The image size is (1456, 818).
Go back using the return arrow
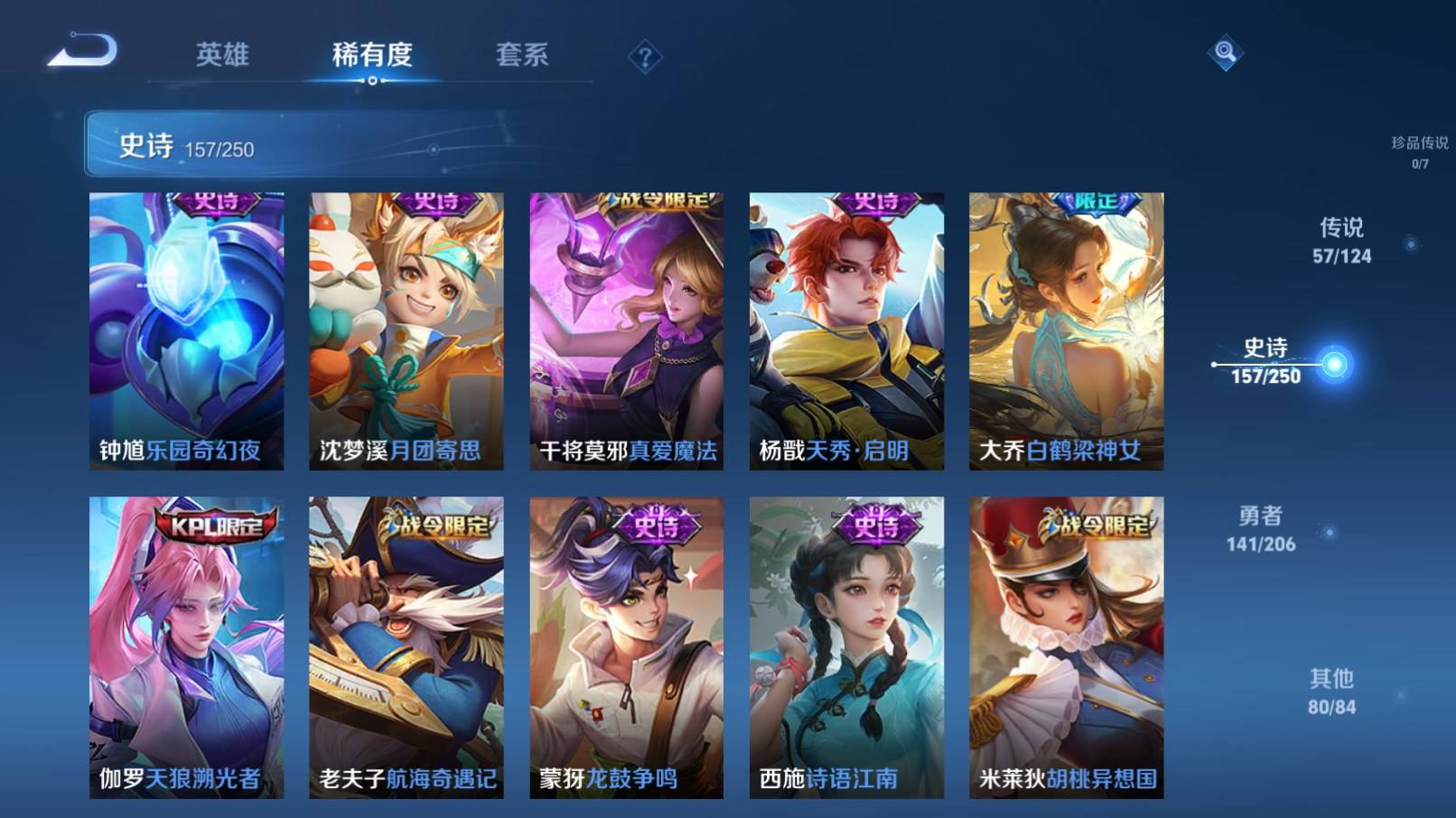(82, 51)
